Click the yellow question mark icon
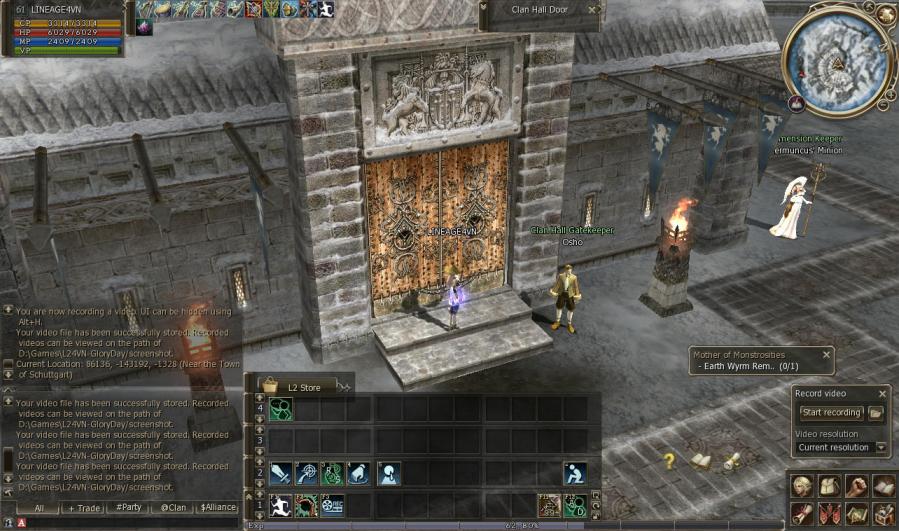 [669, 461]
